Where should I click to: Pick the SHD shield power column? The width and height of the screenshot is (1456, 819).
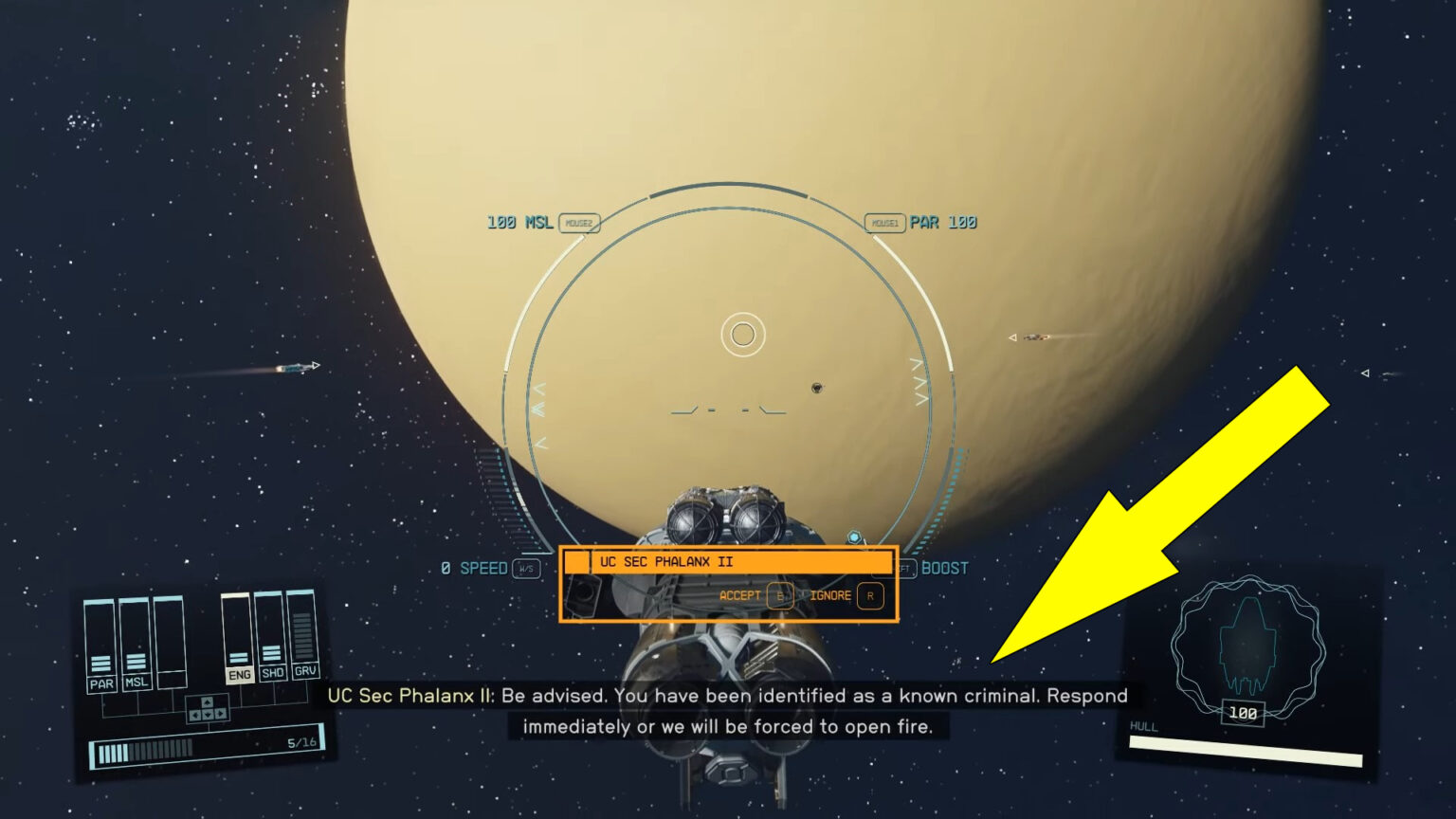coord(272,636)
